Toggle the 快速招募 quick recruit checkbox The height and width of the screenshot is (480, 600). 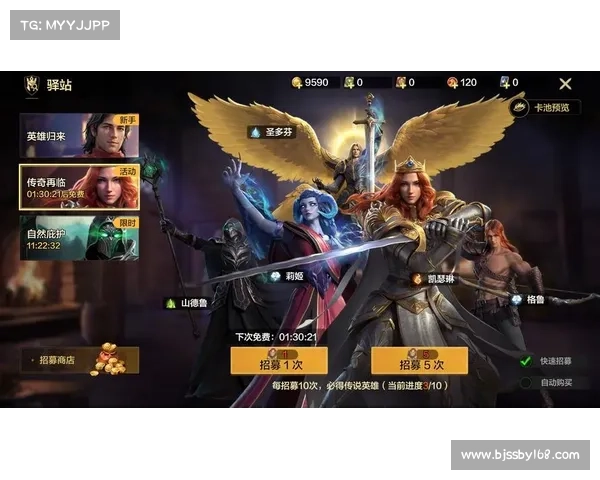point(526,361)
